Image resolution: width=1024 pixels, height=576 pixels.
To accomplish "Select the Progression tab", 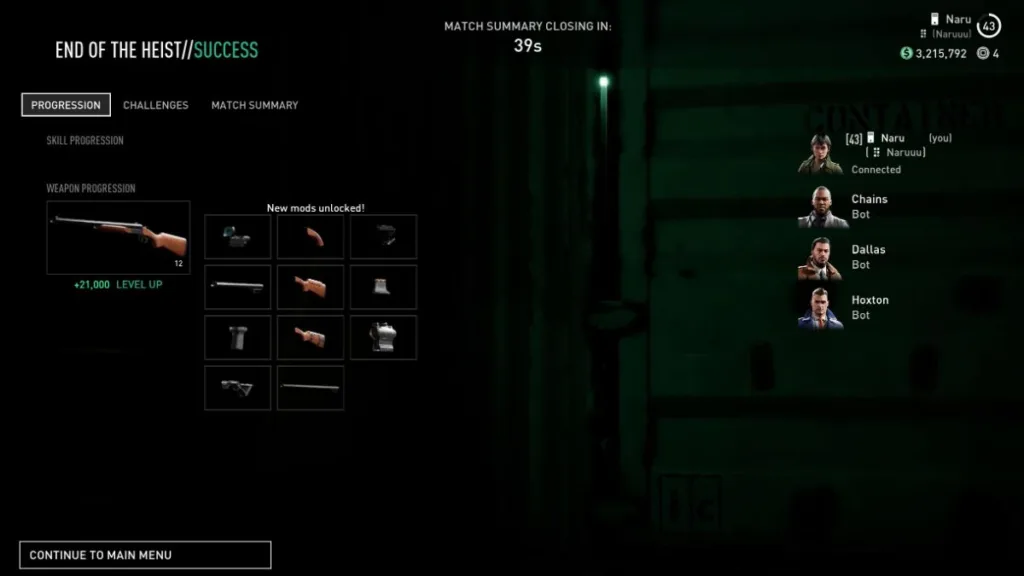I will click(x=66, y=105).
